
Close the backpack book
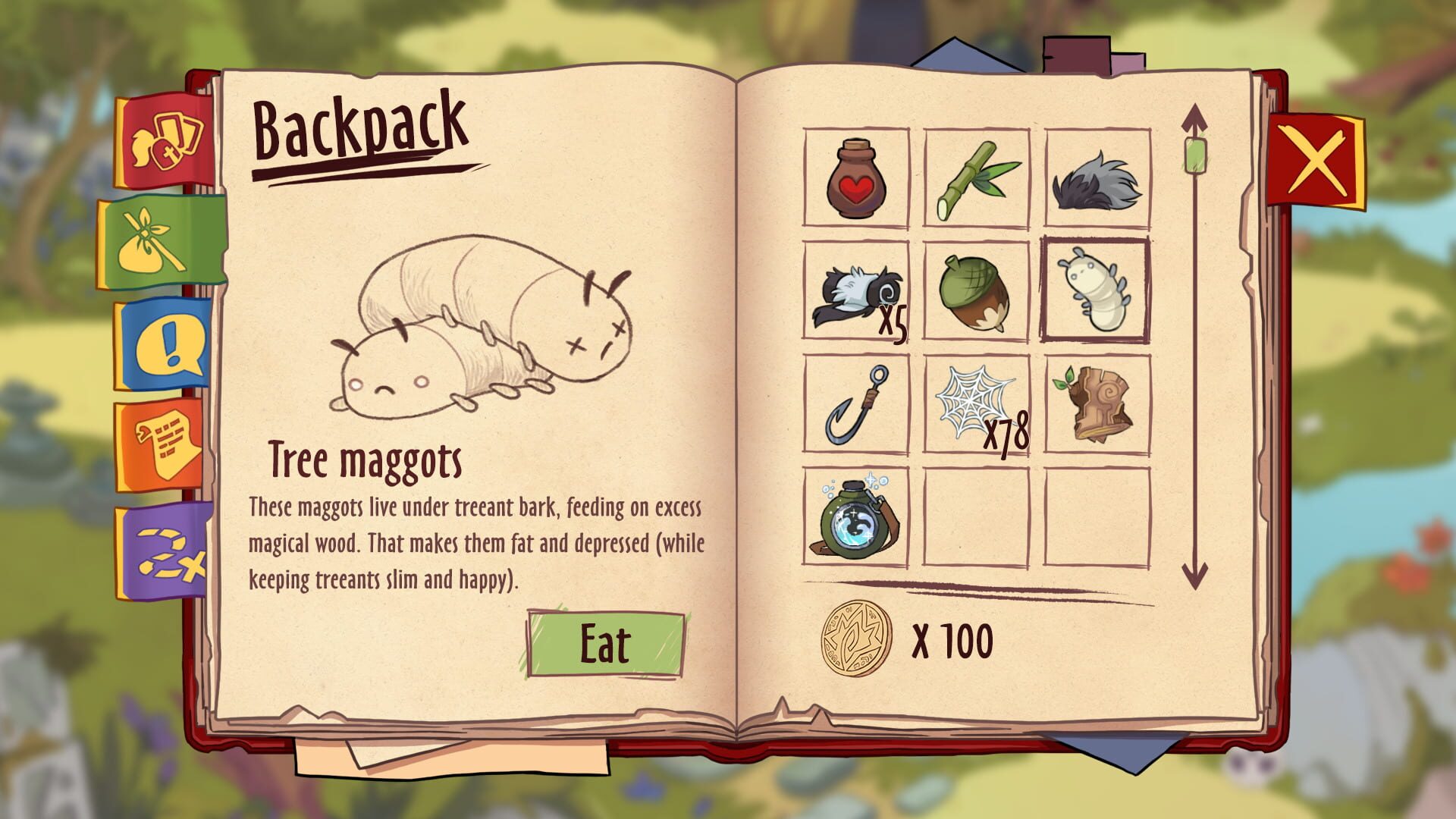(x=1315, y=160)
